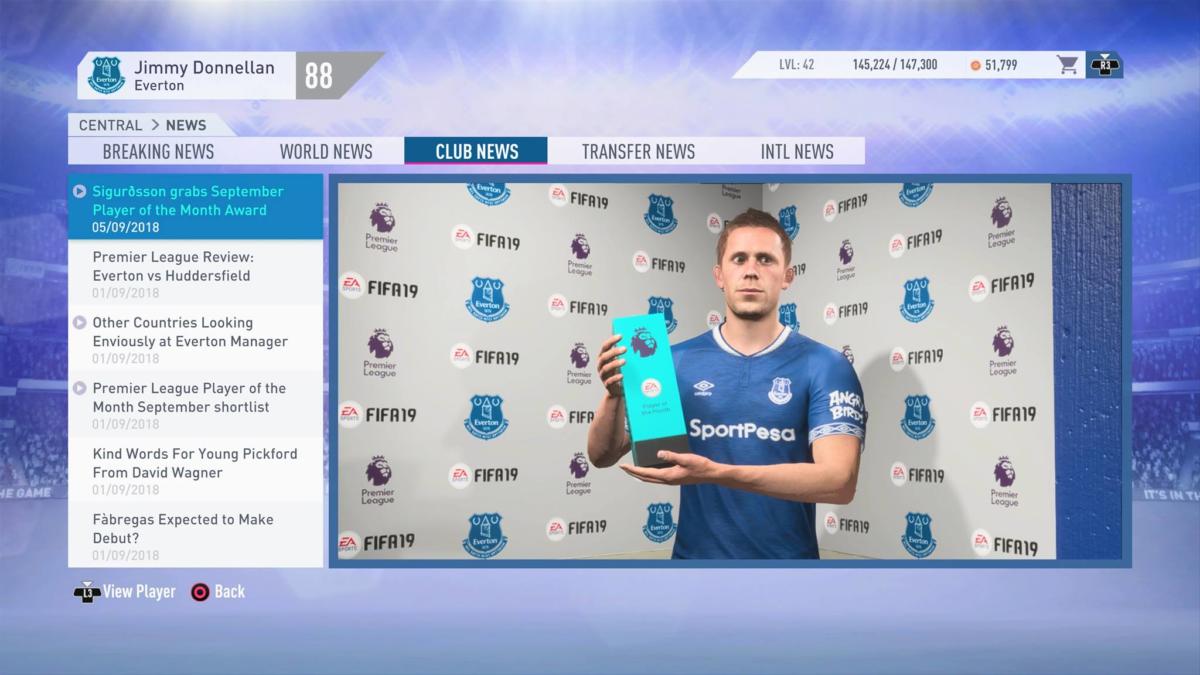This screenshot has width=1200, height=675.
Task: Select the Sigurdsson Player of the Month story
Action: [x=196, y=207]
